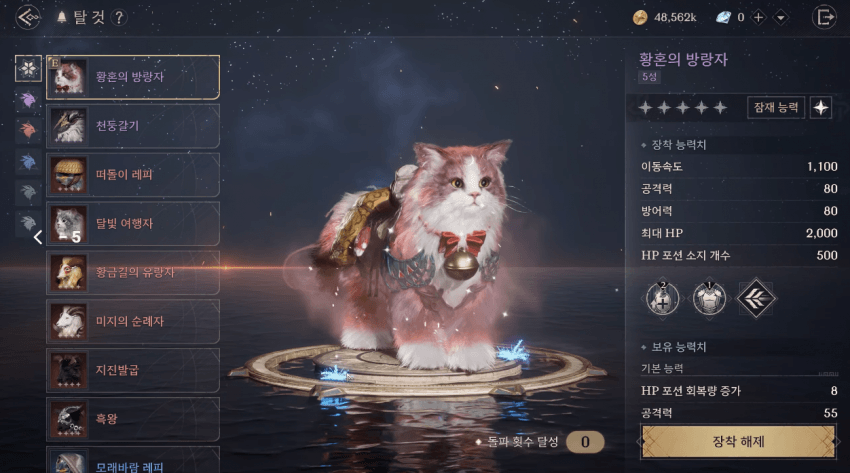Select the 황혼의 방랑자 mount entry
Screen dimensions: 850x473
(x=133, y=77)
